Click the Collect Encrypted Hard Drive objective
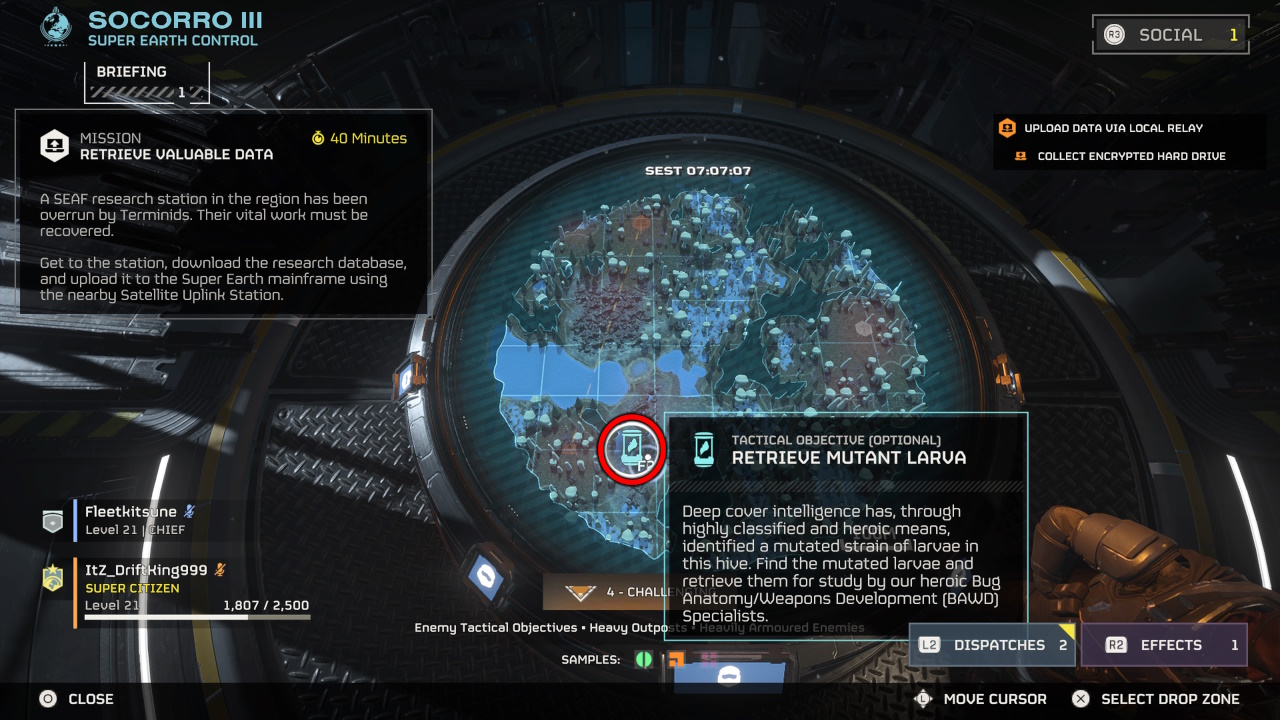The width and height of the screenshot is (1280, 720). click(1130, 156)
